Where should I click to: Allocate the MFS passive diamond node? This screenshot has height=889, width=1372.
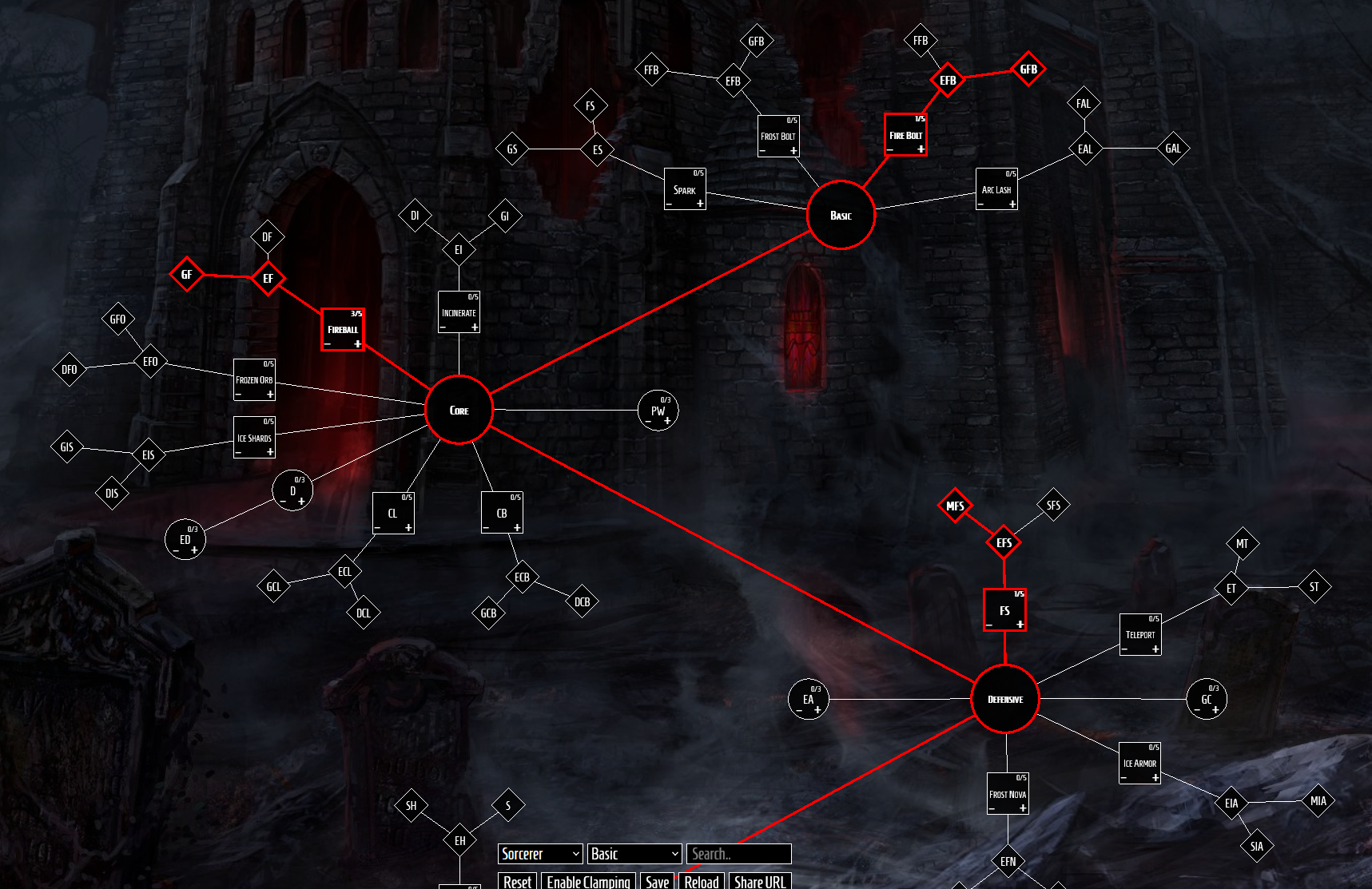[x=955, y=505]
